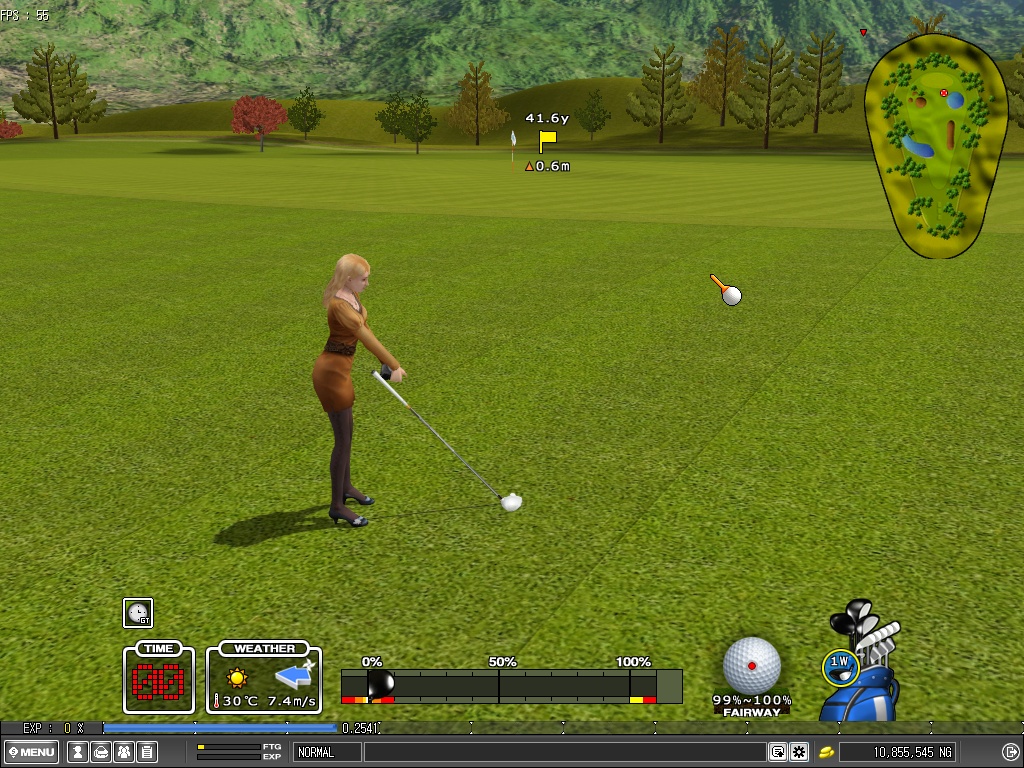
Task: Select the NORMAL chat mode box
Action: click(x=326, y=752)
